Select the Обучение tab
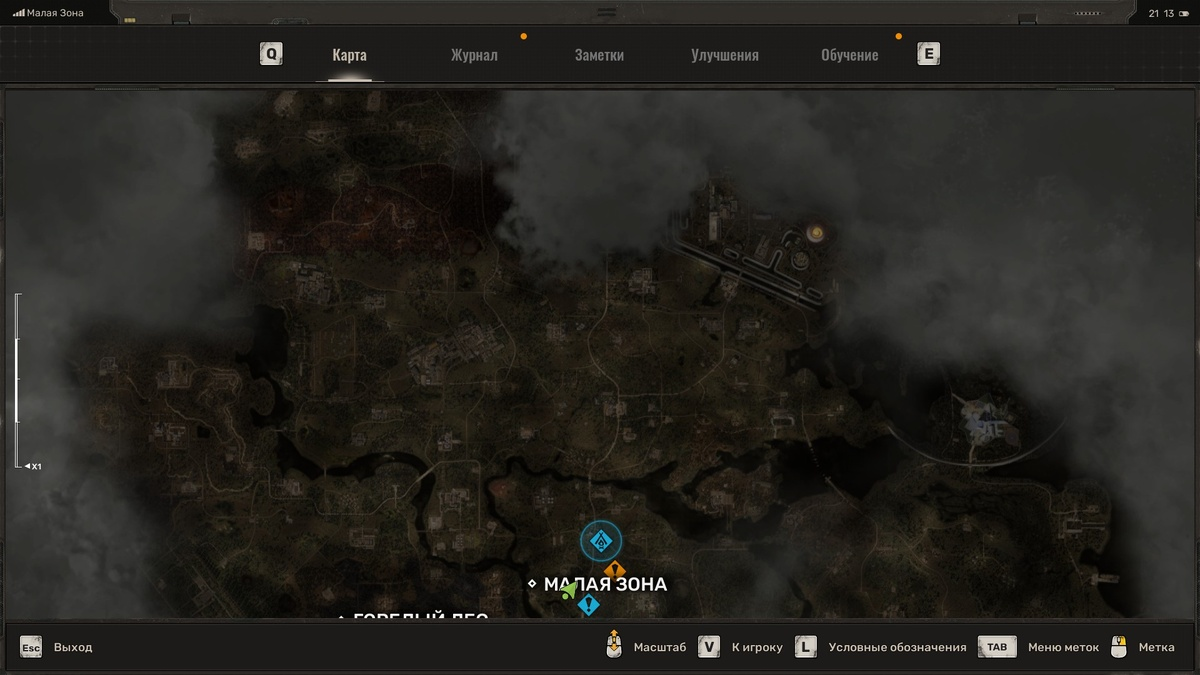This screenshot has height=675, width=1200. [x=849, y=56]
